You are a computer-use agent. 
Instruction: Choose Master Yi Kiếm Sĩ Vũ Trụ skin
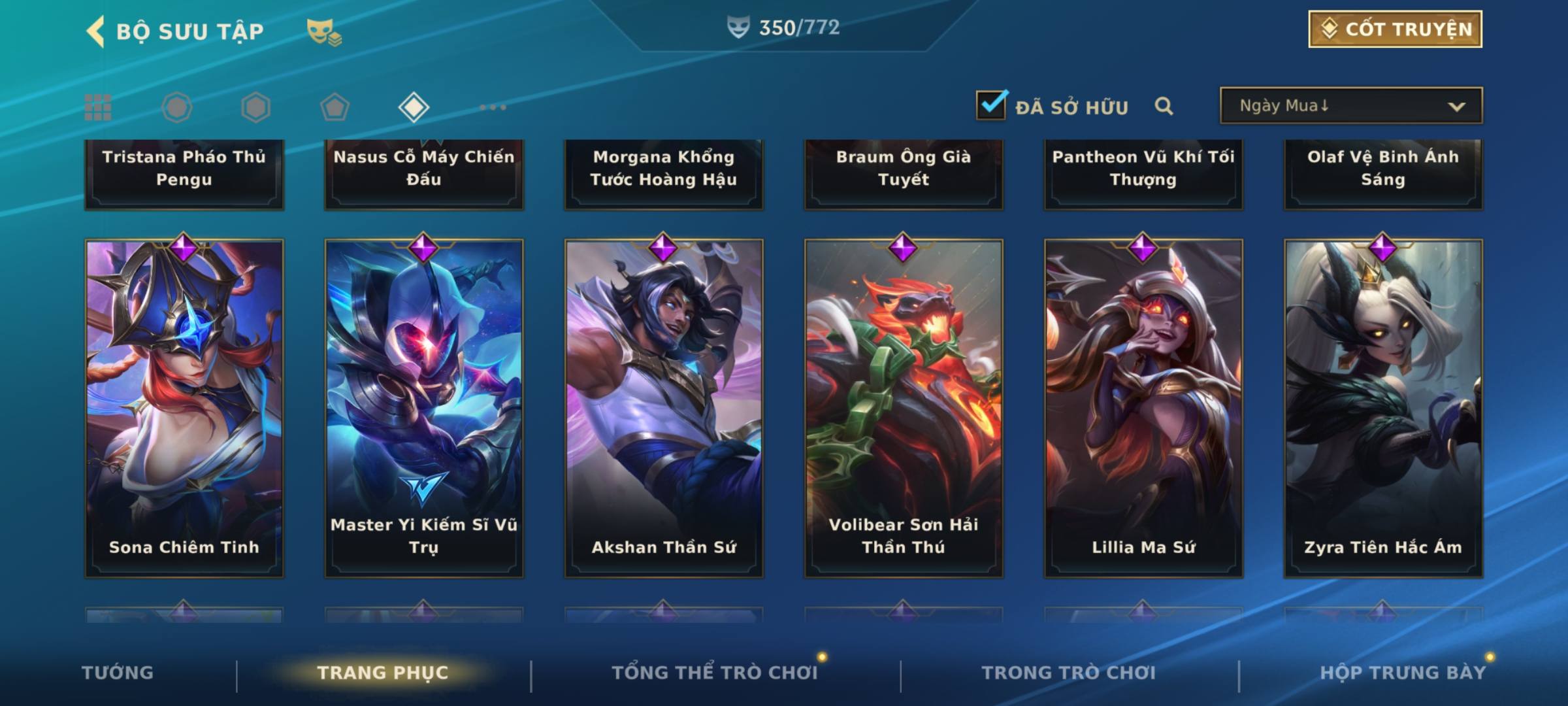point(424,408)
